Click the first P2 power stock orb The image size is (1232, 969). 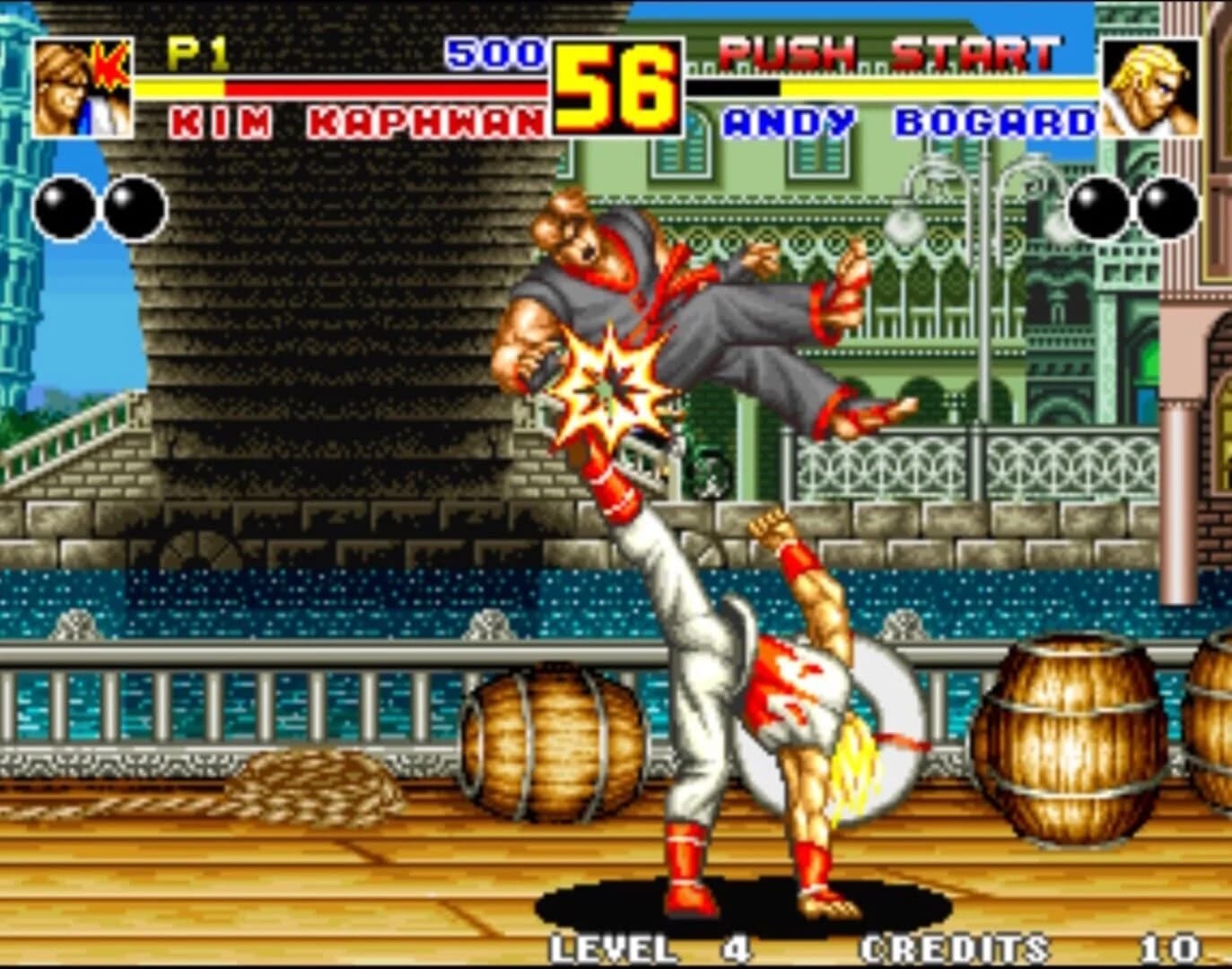[x=1097, y=204]
